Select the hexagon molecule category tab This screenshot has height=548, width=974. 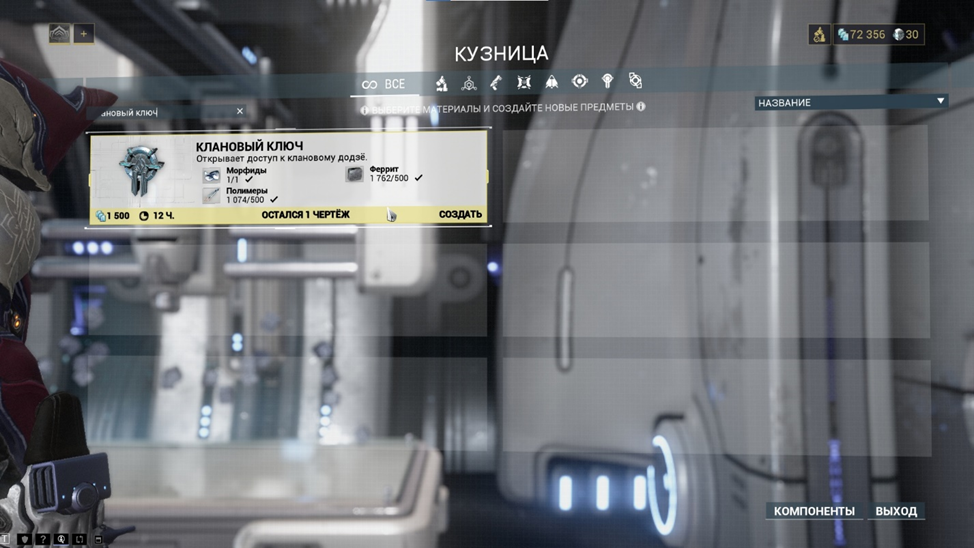pyautogui.click(x=469, y=83)
